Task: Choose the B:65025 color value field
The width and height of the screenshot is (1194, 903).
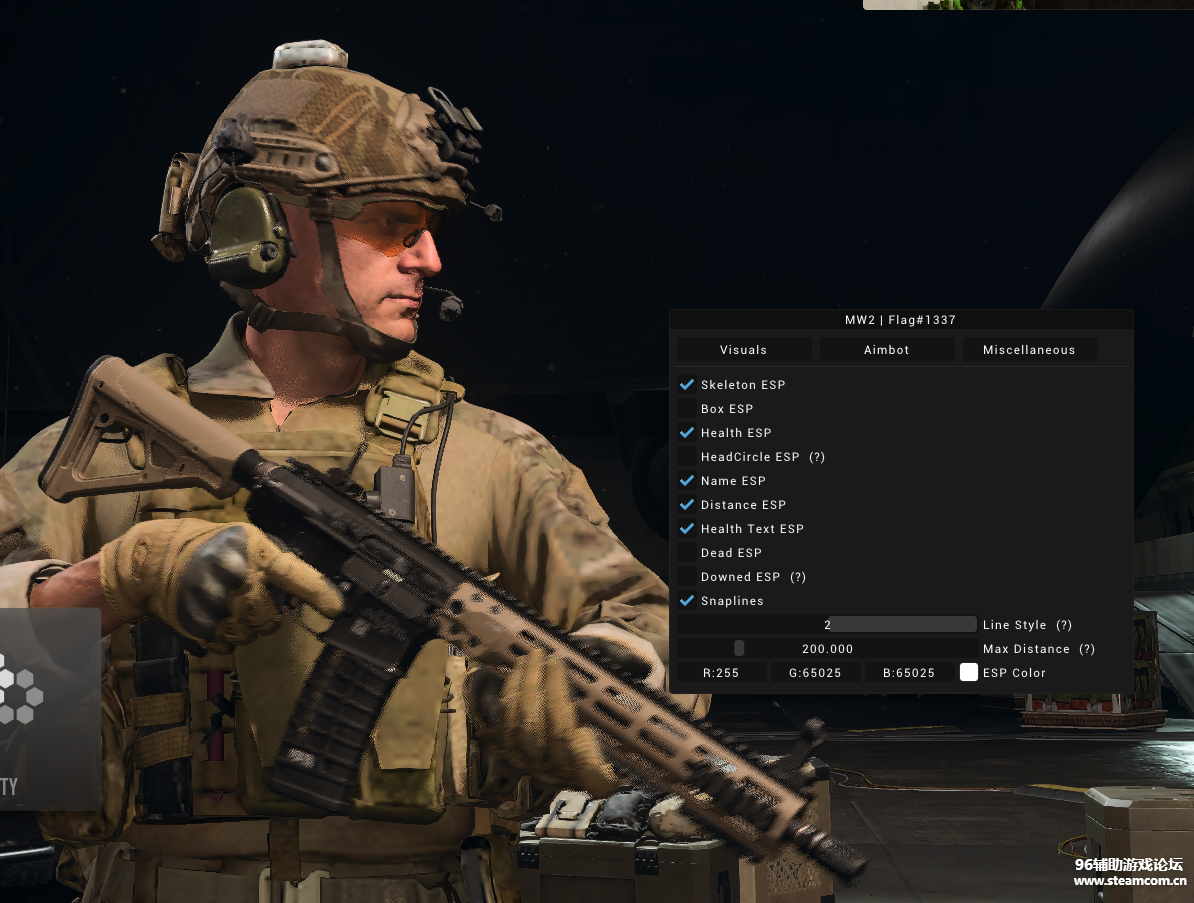Action: tap(909, 673)
